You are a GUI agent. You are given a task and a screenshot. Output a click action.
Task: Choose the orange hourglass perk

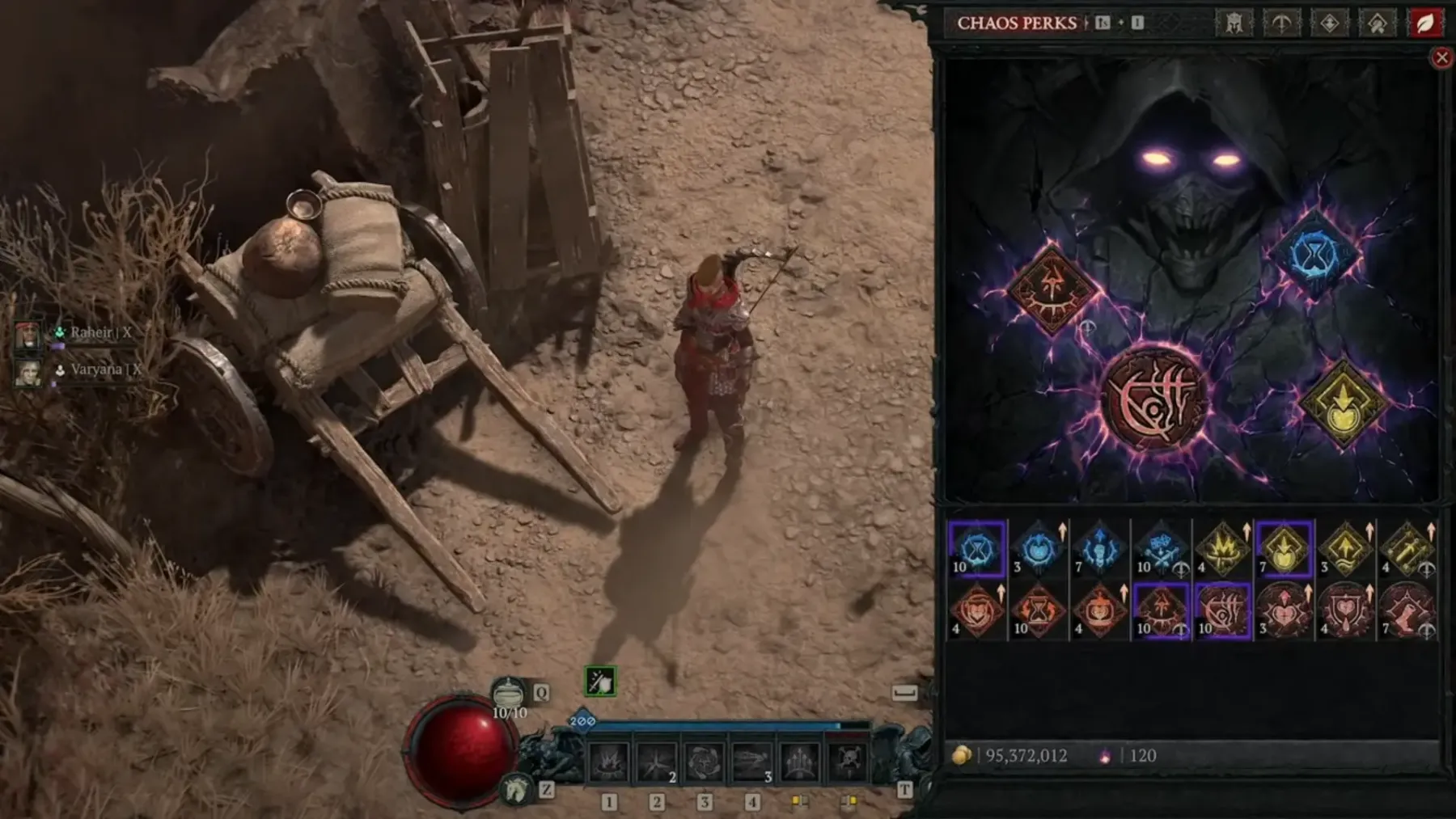click(1039, 610)
